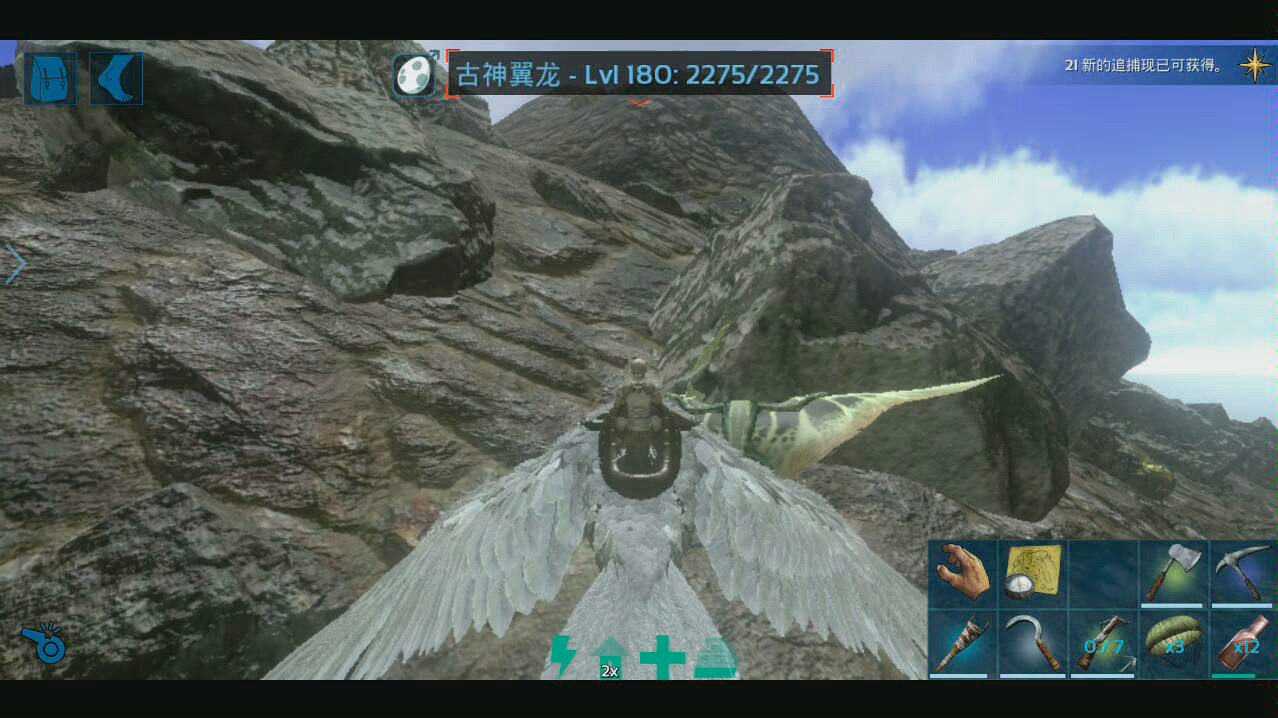Viewport: 1278px width, 718px height.
Task: Tap the spotted egg icon
Action: click(414, 74)
